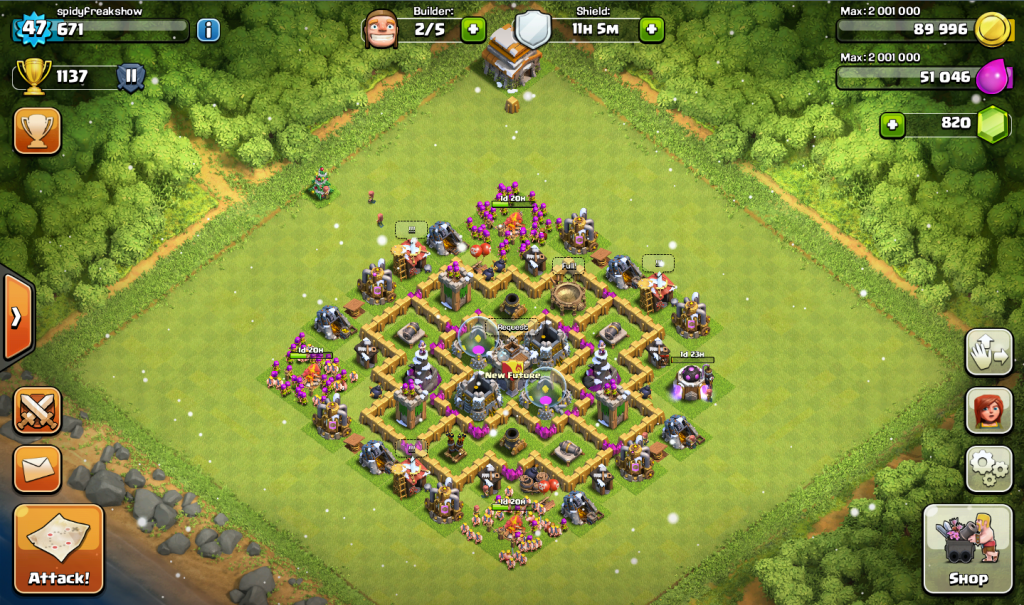
Task: Tap the shield icon
Action: [x=532, y=28]
